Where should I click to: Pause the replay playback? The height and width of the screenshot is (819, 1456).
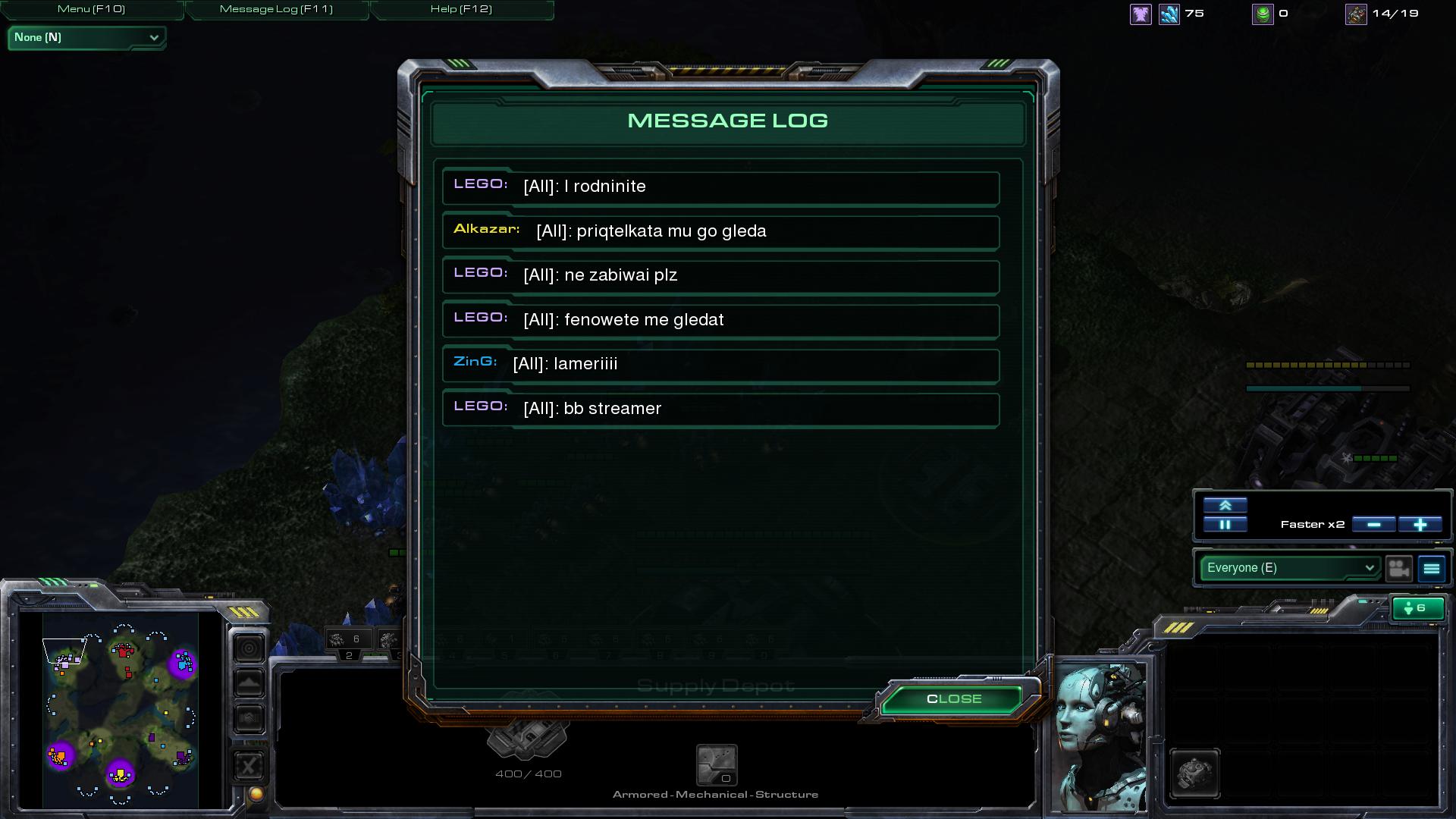[x=1225, y=525]
